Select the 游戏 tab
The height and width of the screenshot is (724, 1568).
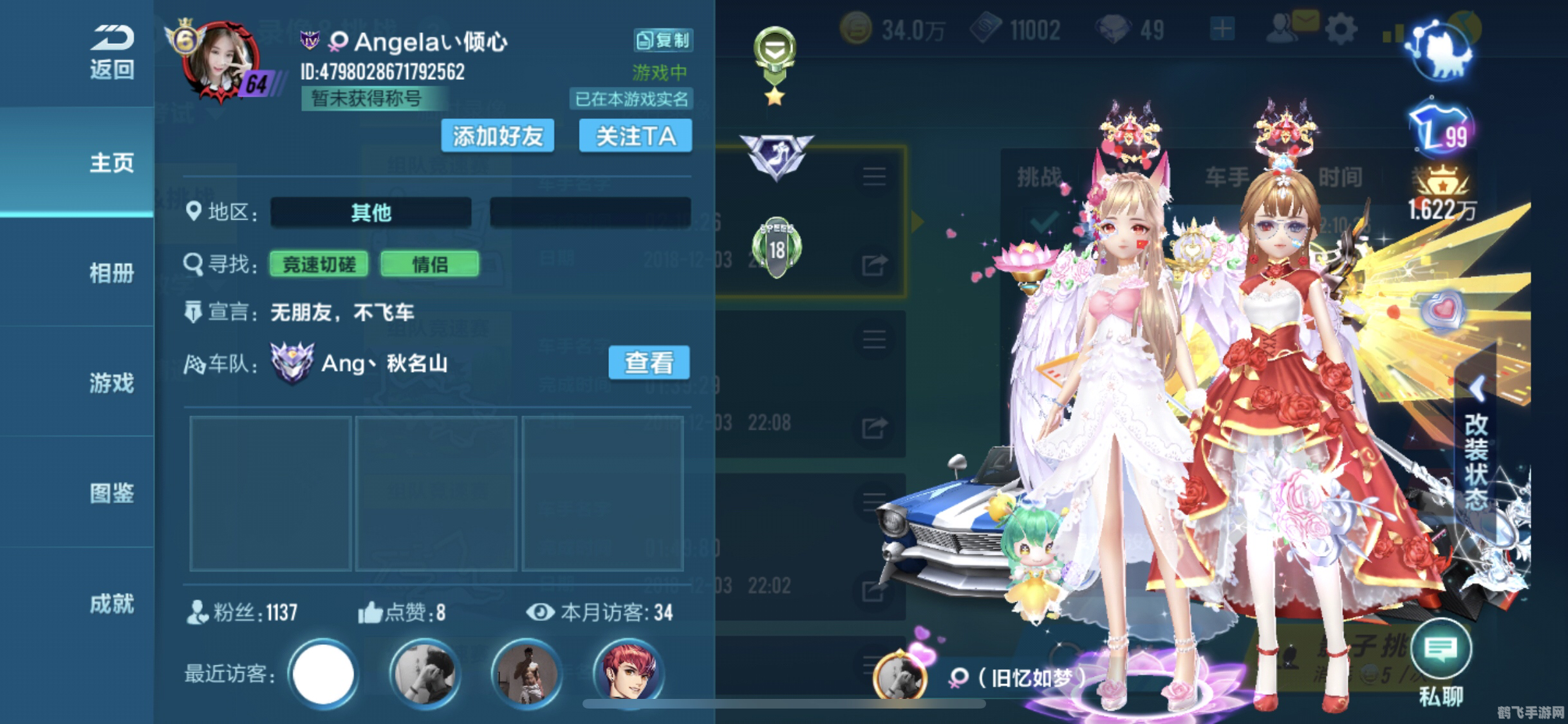pos(111,383)
